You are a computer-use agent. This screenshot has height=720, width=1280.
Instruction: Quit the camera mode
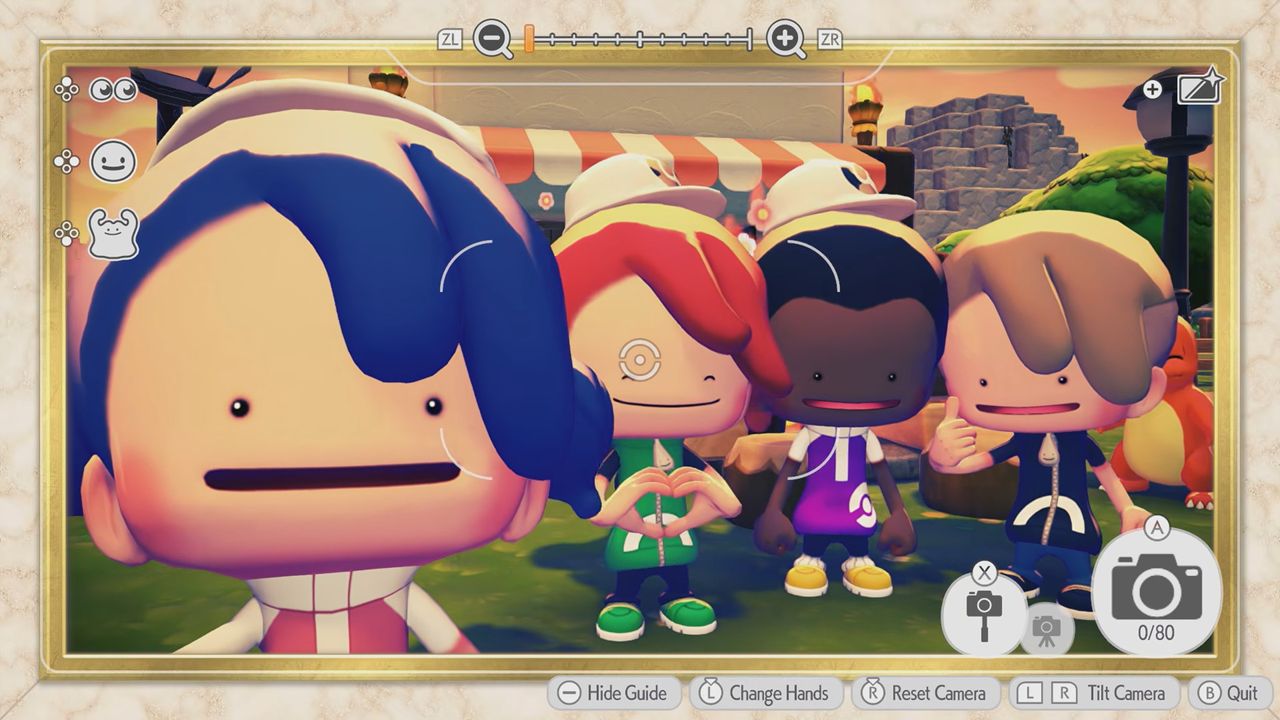coord(1230,692)
